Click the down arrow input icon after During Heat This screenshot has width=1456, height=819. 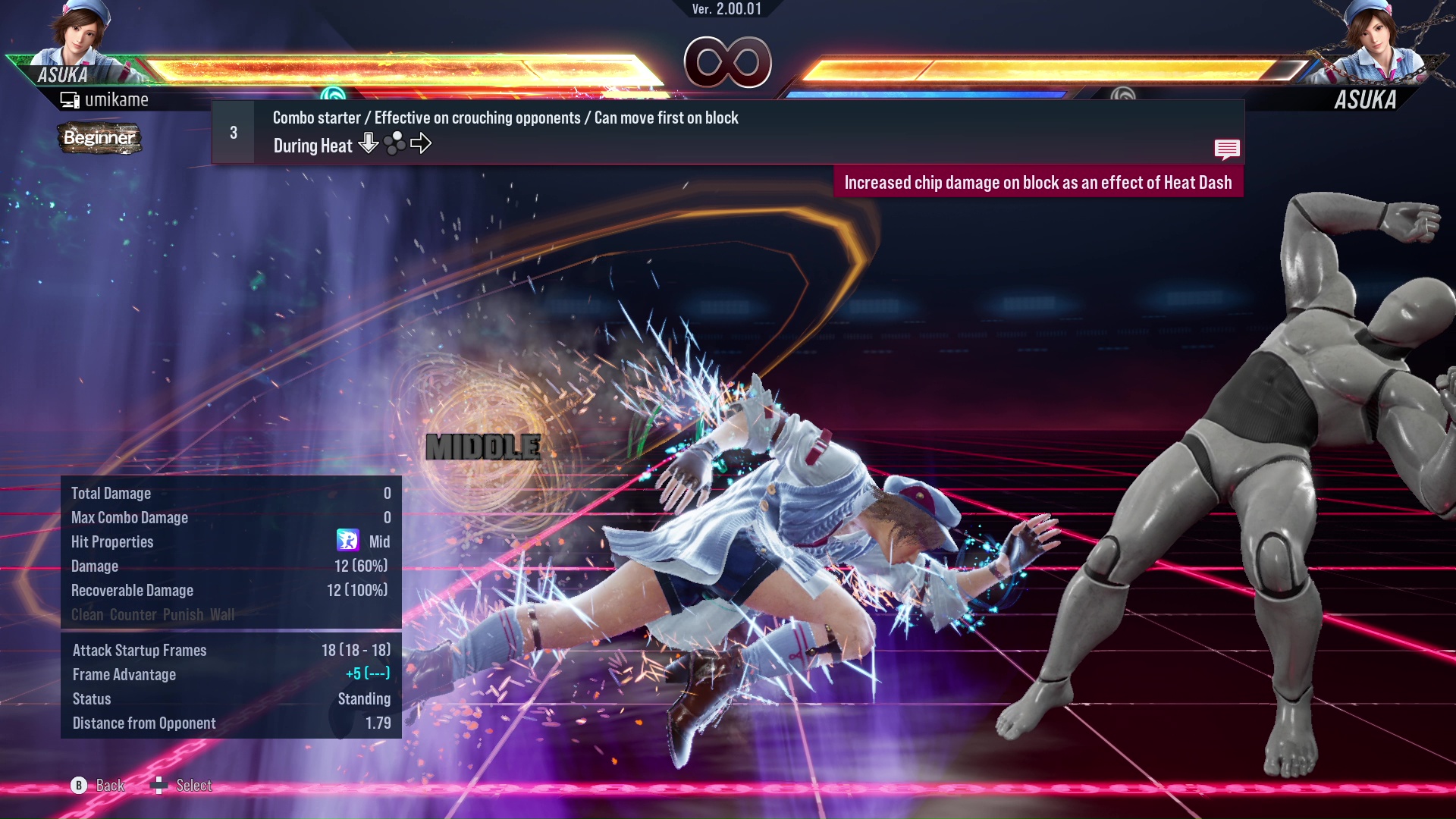(368, 144)
